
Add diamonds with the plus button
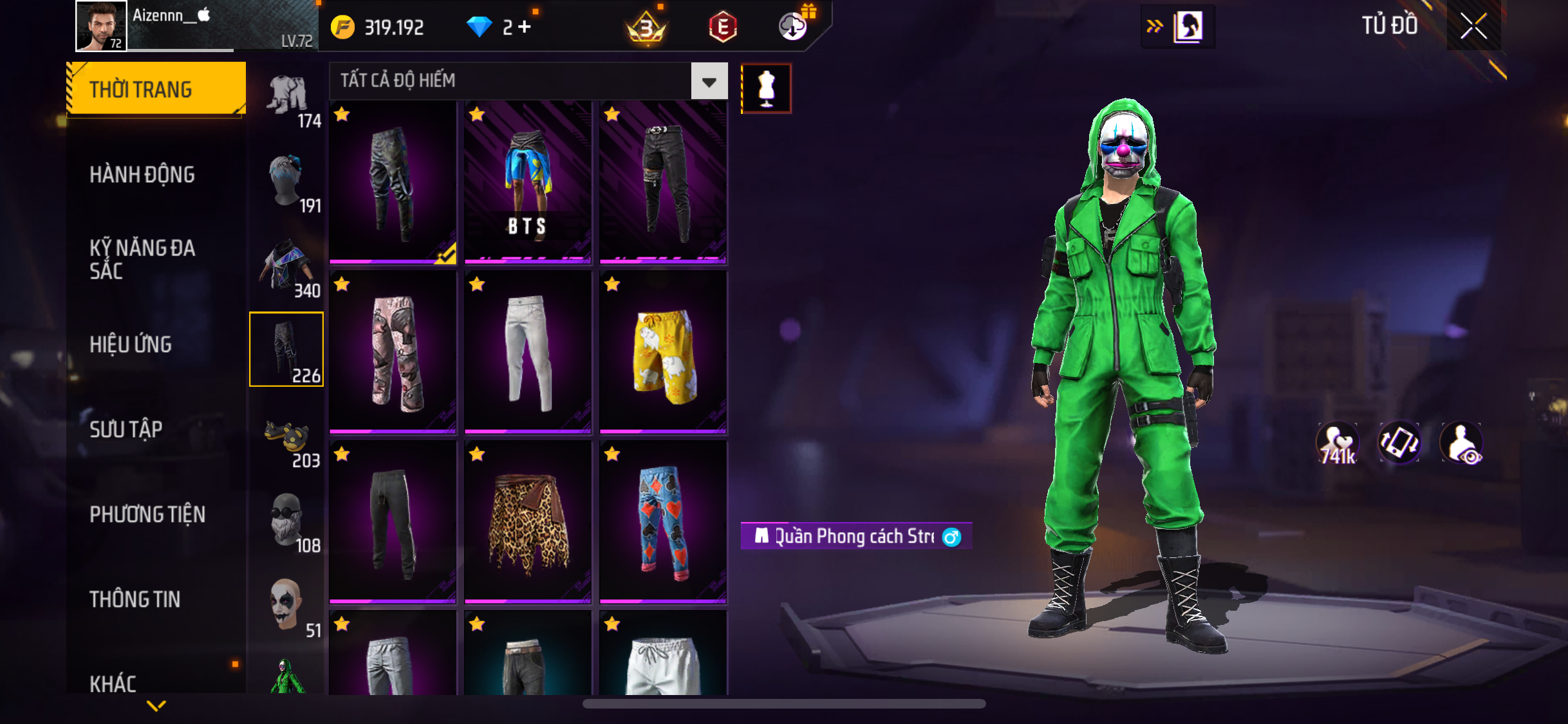[x=525, y=27]
